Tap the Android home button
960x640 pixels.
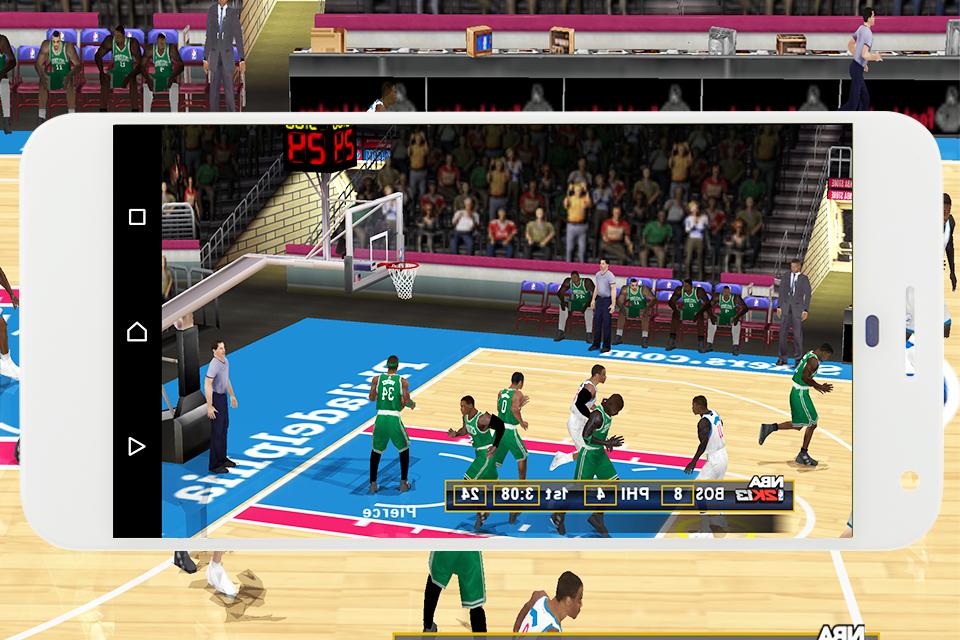tap(137, 331)
